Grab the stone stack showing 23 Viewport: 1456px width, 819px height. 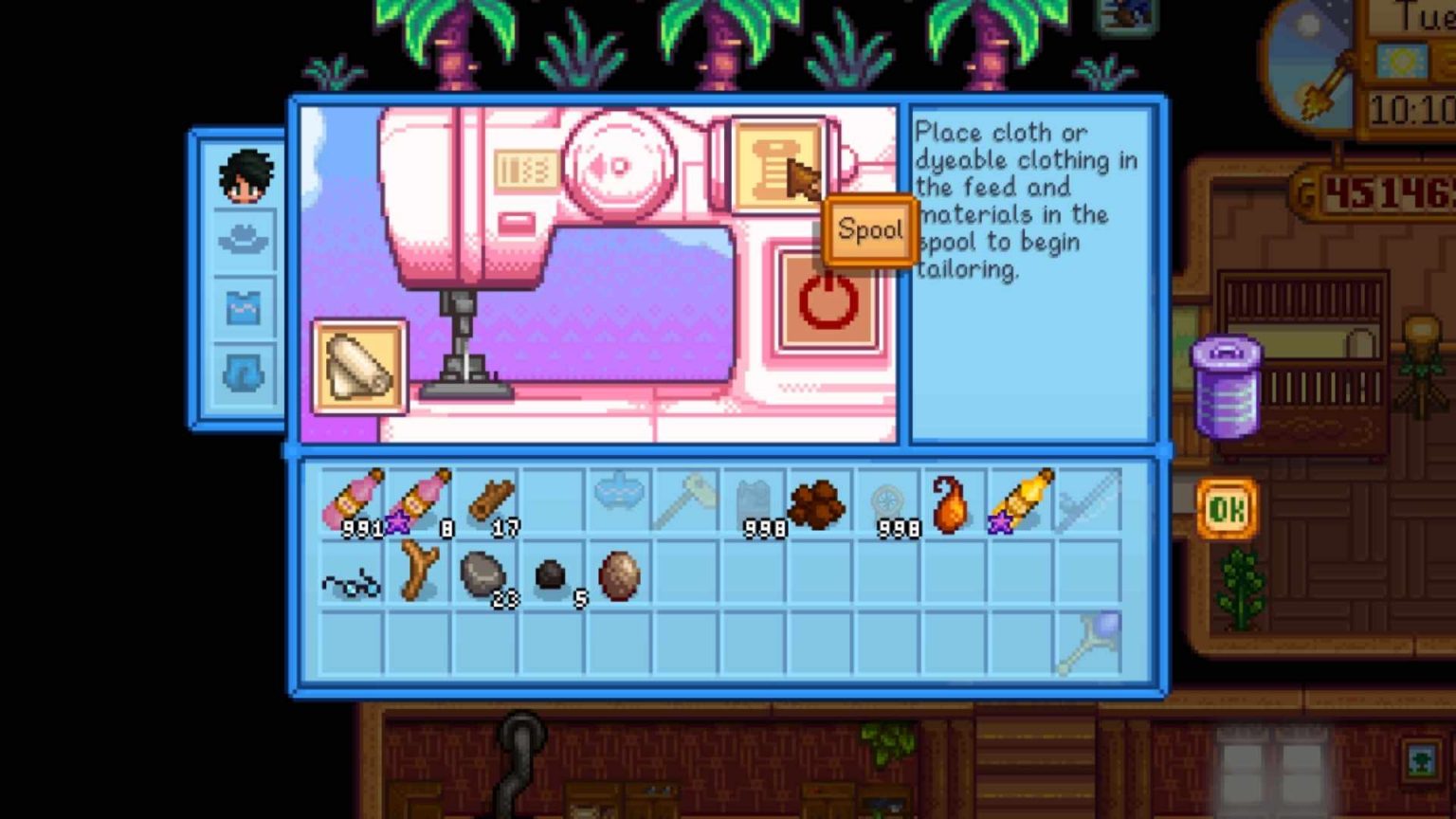pyautogui.click(x=486, y=573)
